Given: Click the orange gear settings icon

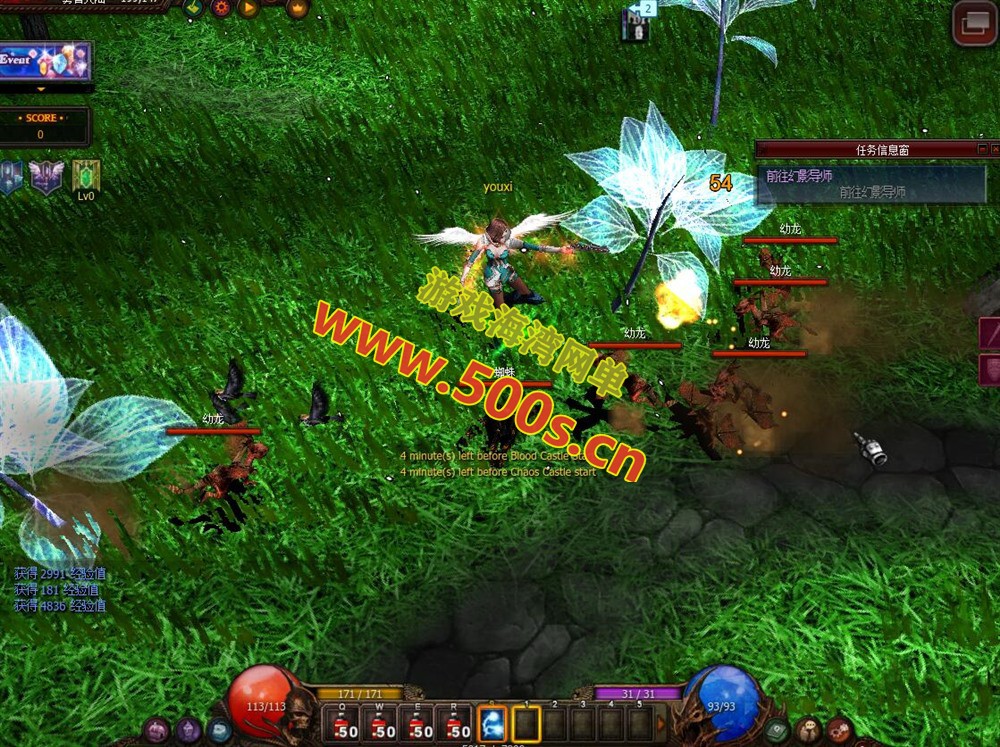Looking at the screenshot, I should click(220, 8).
